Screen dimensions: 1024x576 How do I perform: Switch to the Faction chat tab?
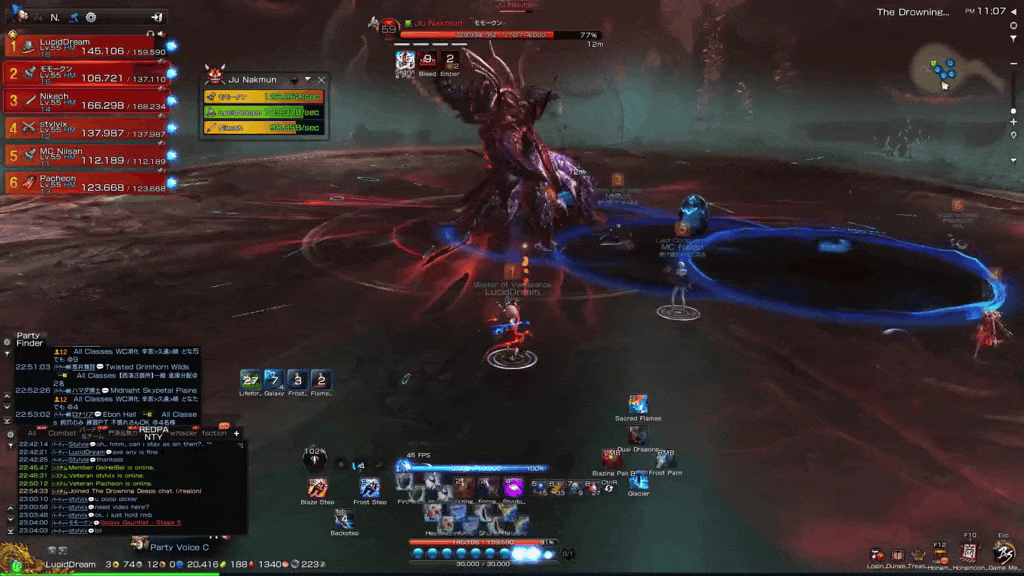click(213, 433)
